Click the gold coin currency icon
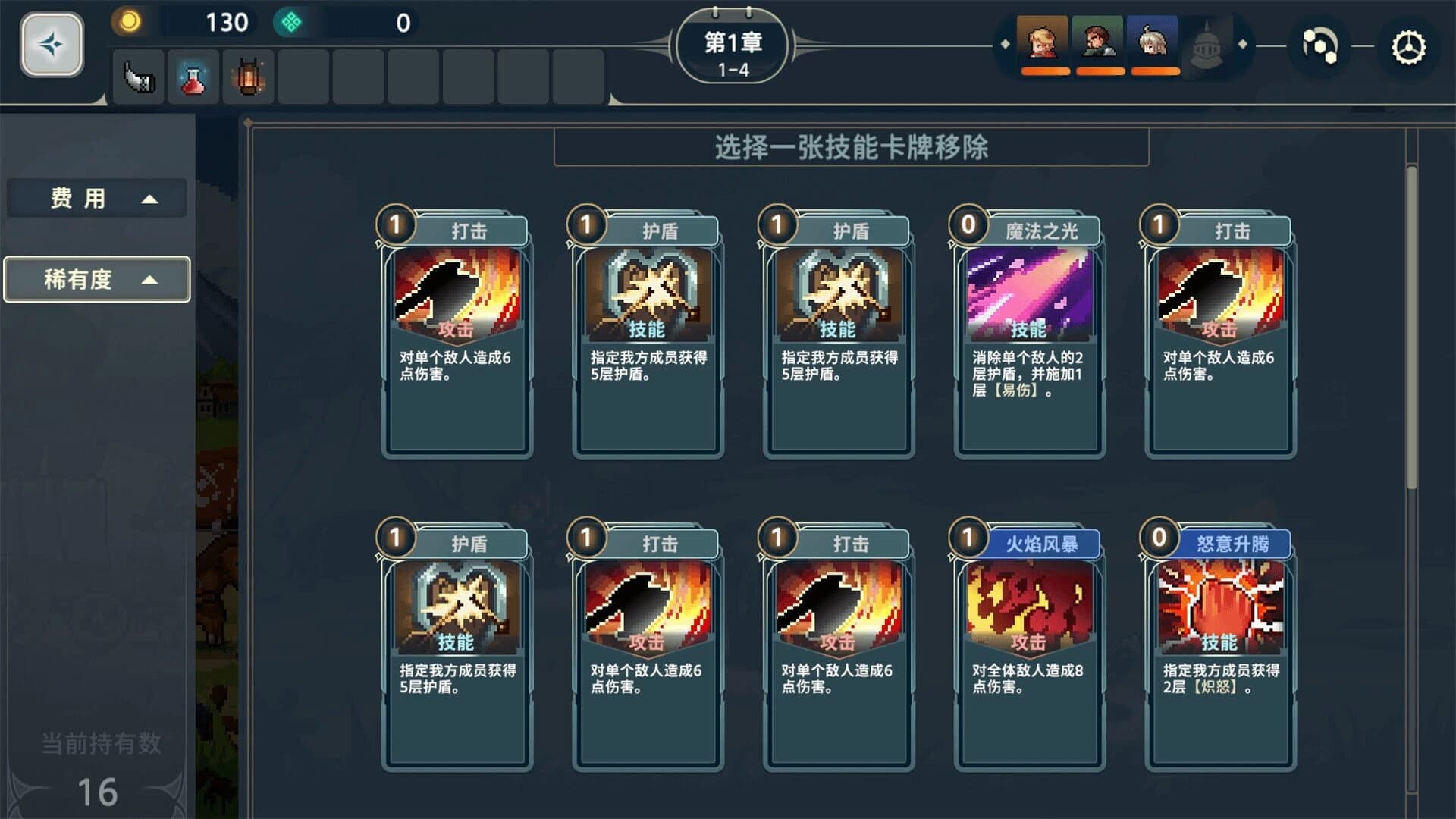Viewport: 1456px width, 819px height. click(127, 22)
